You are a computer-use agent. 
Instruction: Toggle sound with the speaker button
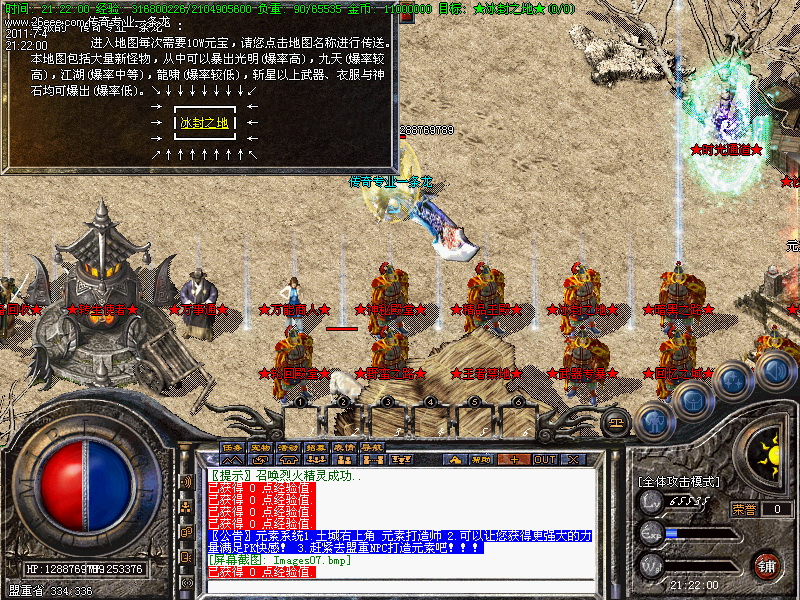click(x=773, y=370)
